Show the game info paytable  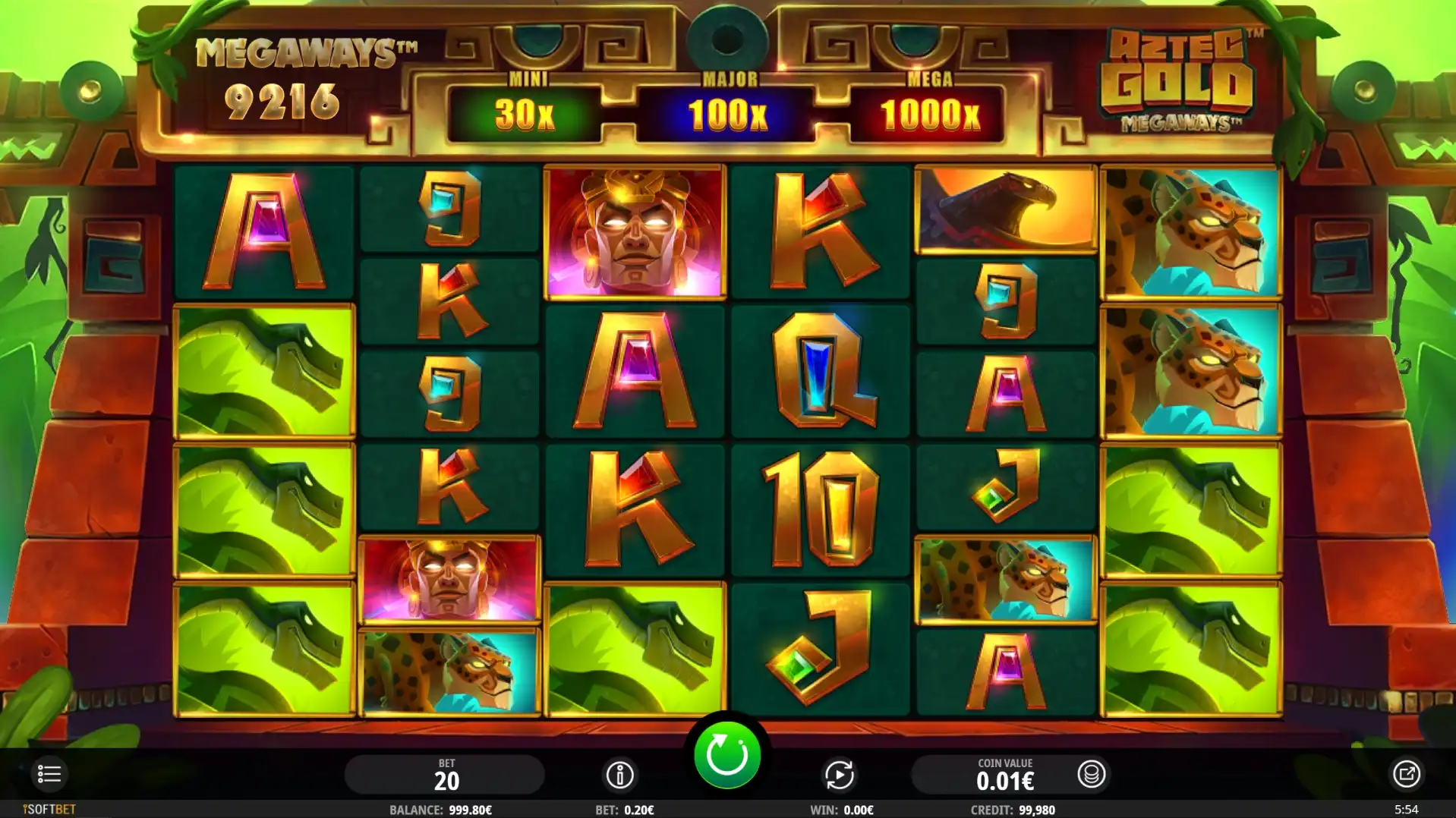point(619,775)
